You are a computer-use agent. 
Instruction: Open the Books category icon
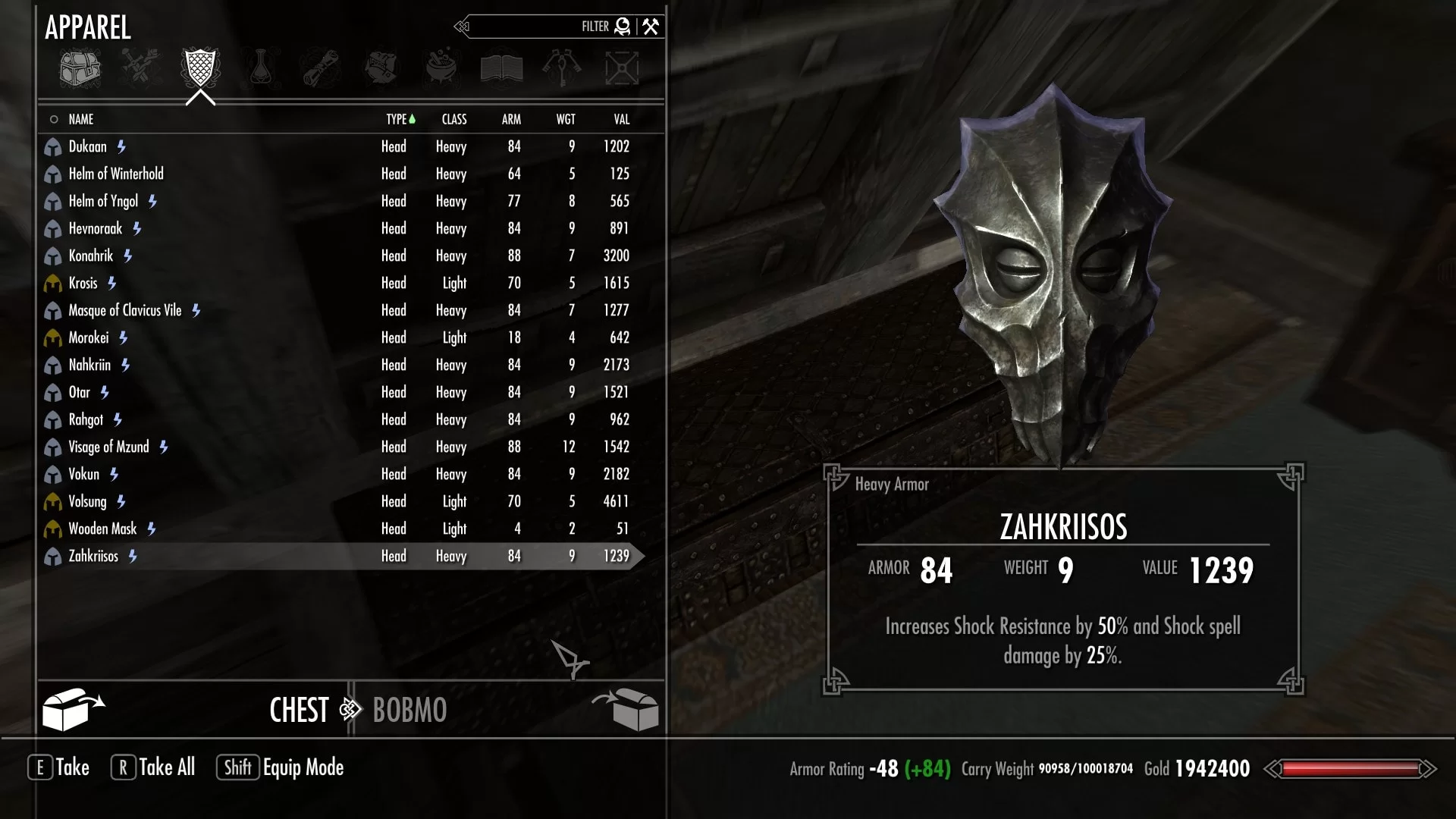pyautogui.click(x=502, y=67)
